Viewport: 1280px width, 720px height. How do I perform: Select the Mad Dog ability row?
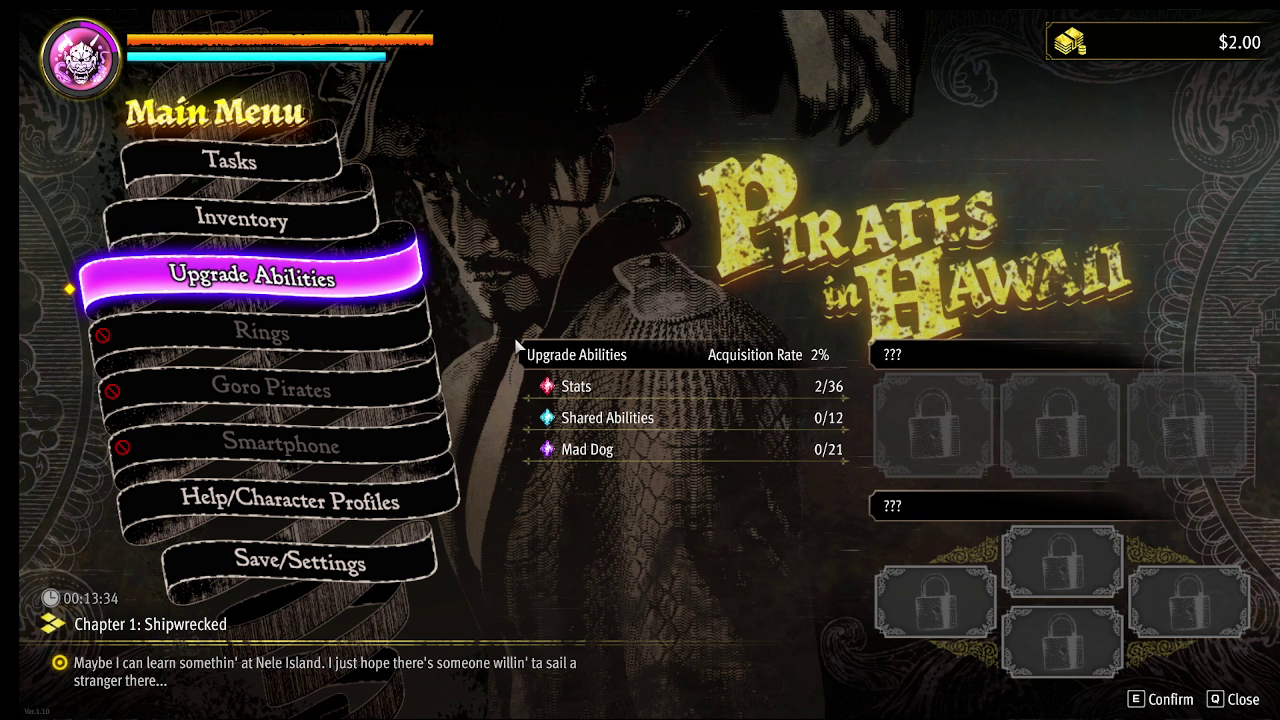(x=684, y=450)
